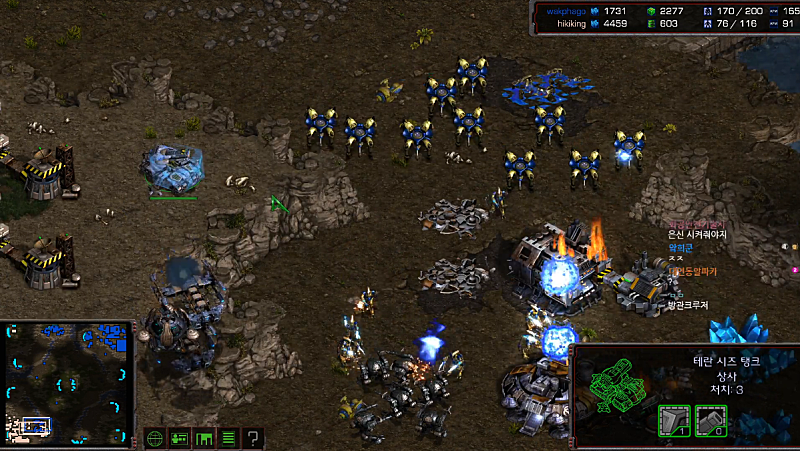Click the green factory-shaped icon button
This screenshot has height=451, width=800.
pyautogui.click(x=204, y=438)
